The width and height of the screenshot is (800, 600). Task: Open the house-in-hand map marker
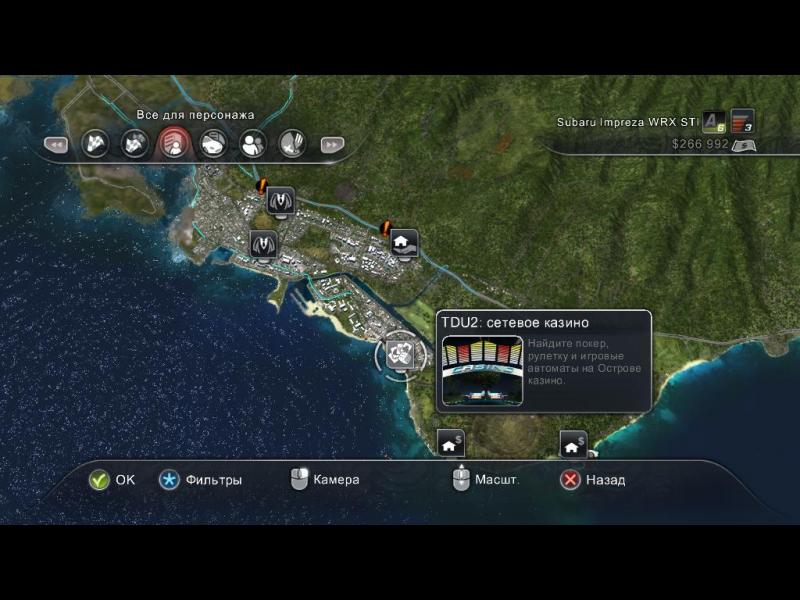click(x=402, y=242)
